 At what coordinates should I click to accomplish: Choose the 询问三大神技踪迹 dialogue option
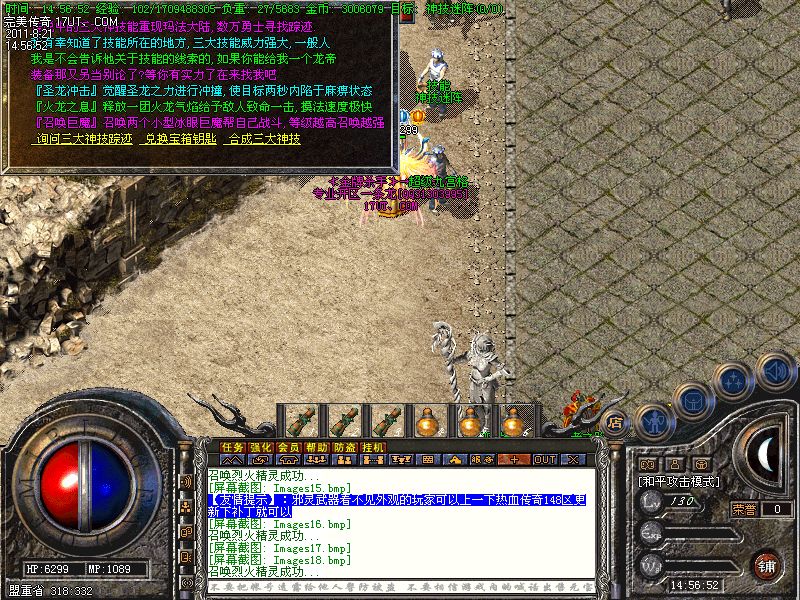[x=83, y=139]
